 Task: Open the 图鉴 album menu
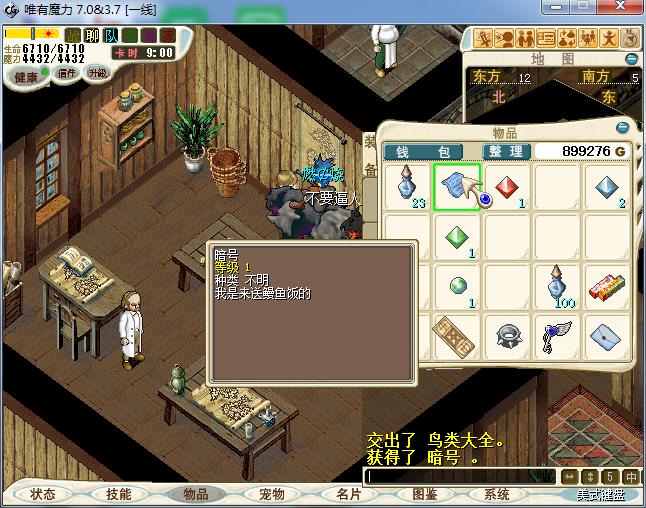[424, 494]
